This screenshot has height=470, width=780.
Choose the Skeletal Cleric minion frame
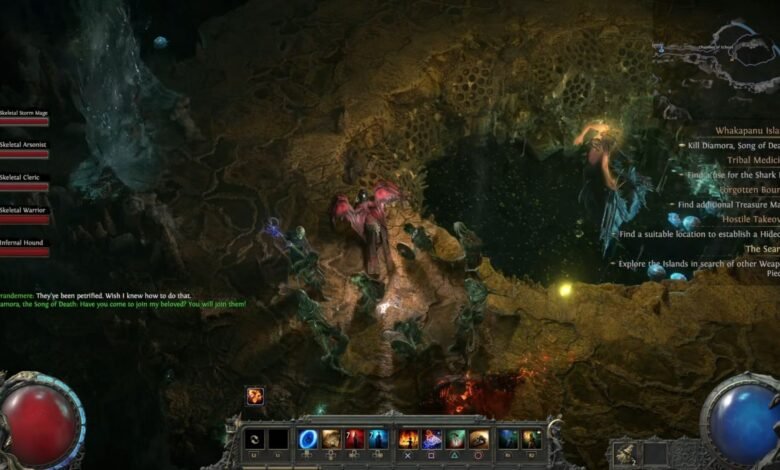pos(24,182)
